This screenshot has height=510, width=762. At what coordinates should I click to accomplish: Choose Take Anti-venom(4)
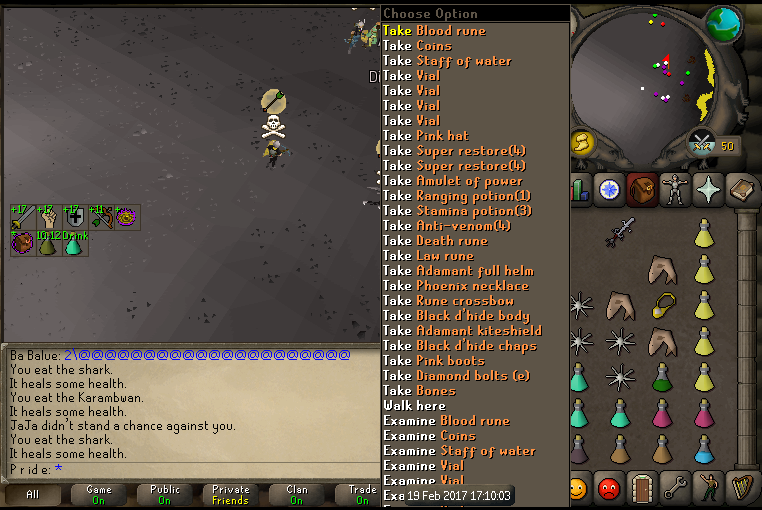(x=447, y=226)
